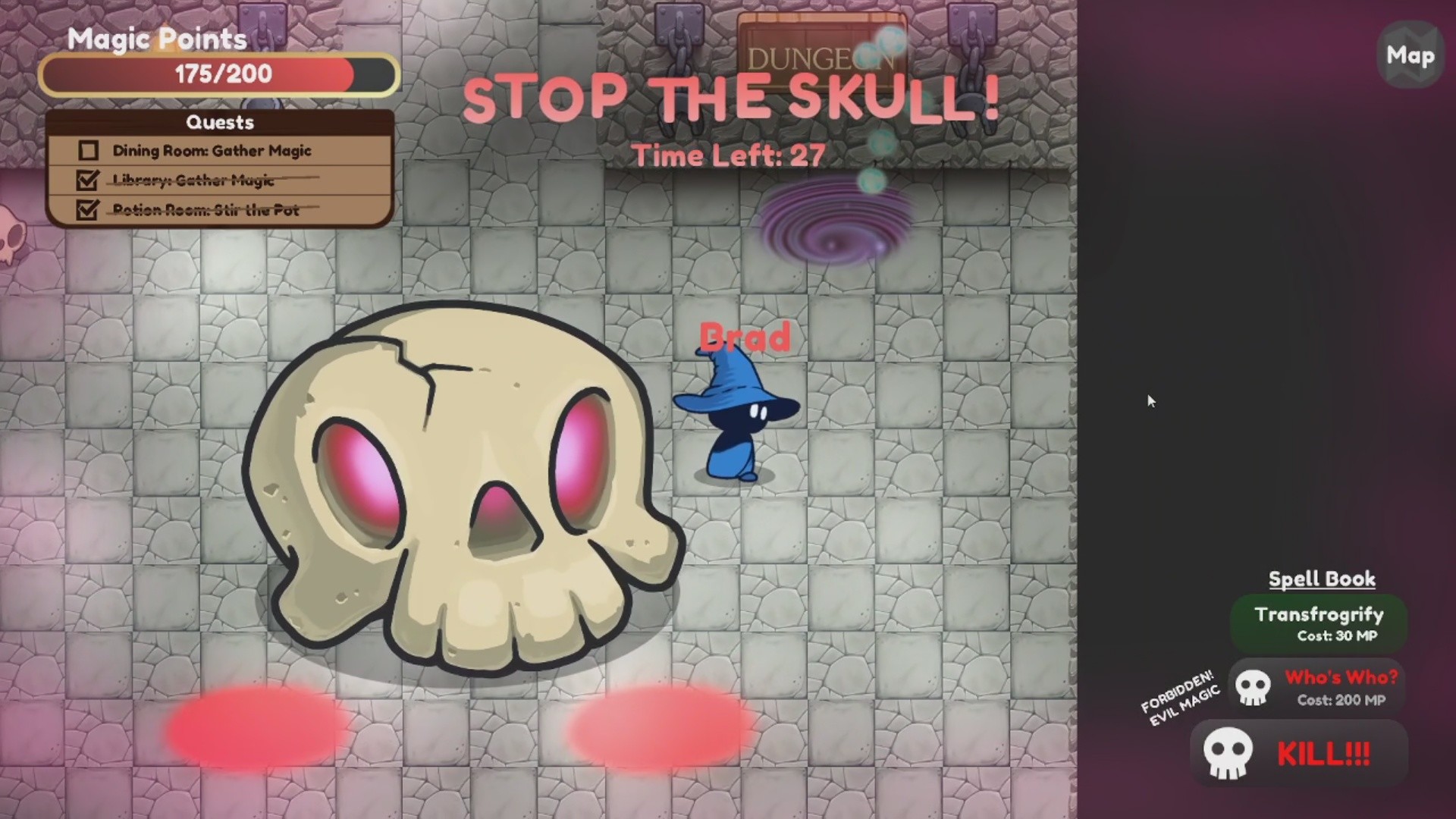The image size is (1456, 819).
Task: Expand the Quests panel header
Action: tap(220, 122)
